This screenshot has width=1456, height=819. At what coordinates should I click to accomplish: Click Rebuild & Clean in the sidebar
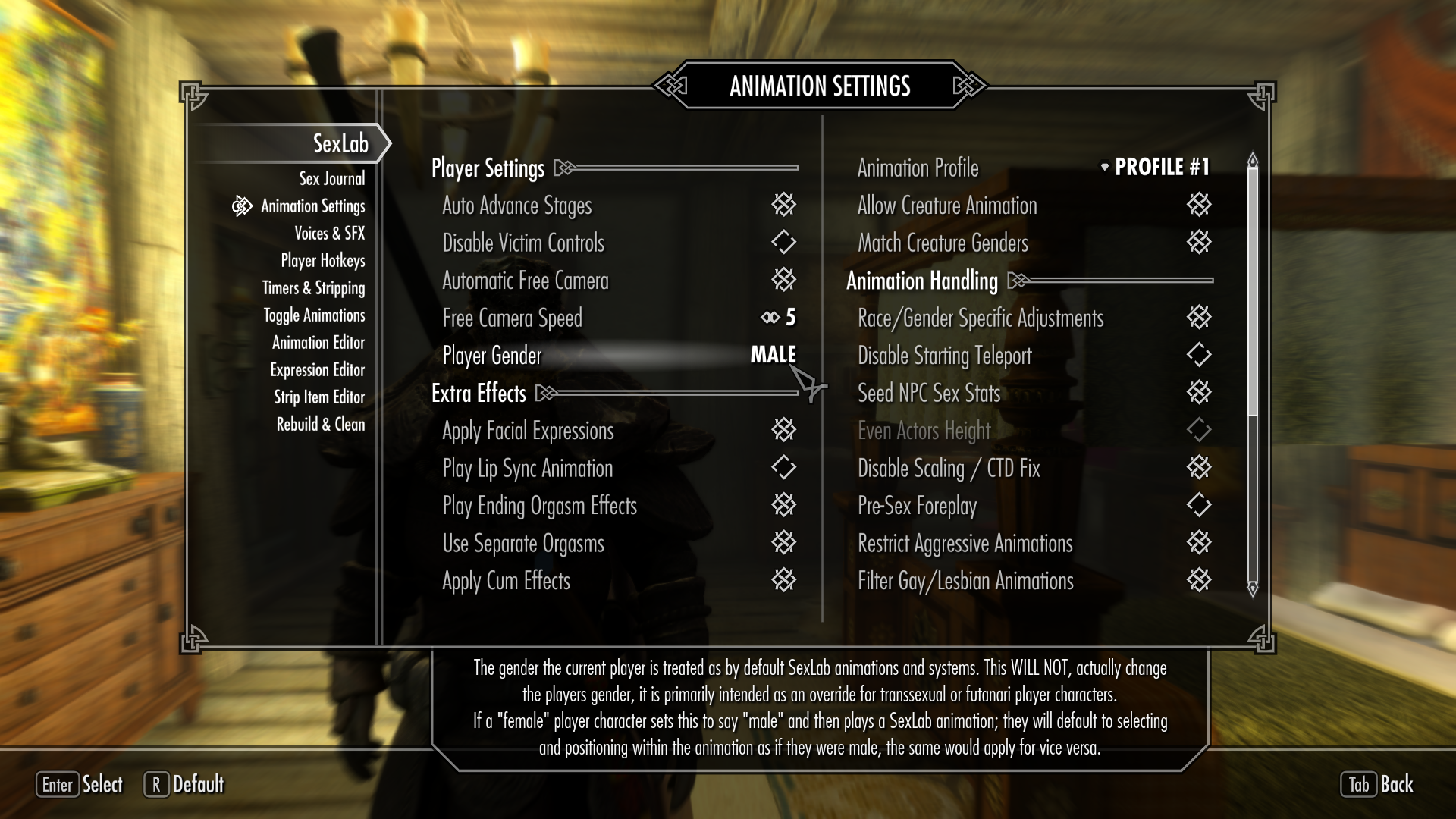pos(322,425)
